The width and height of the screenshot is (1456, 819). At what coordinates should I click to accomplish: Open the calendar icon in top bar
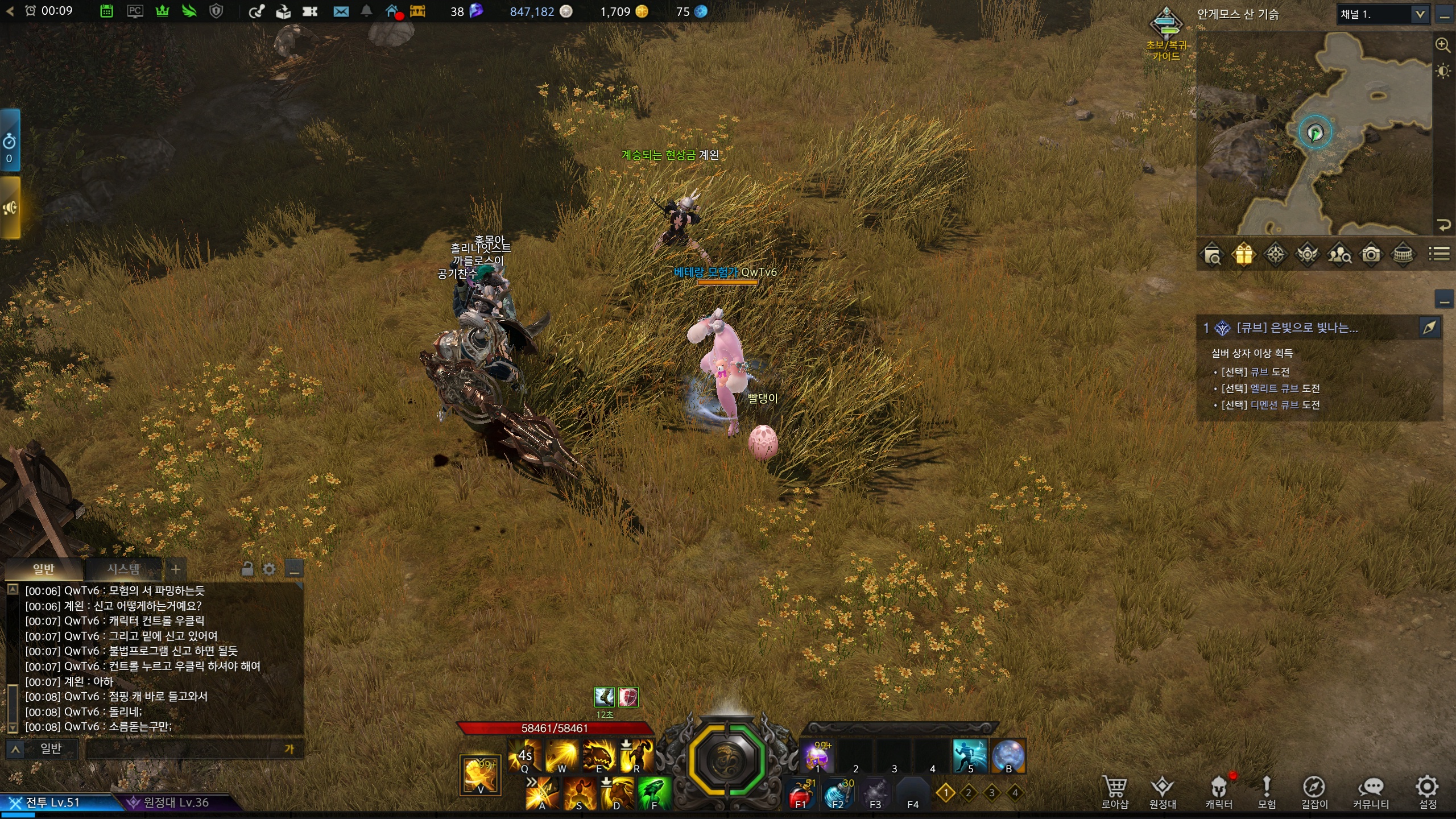[x=106, y=11]
